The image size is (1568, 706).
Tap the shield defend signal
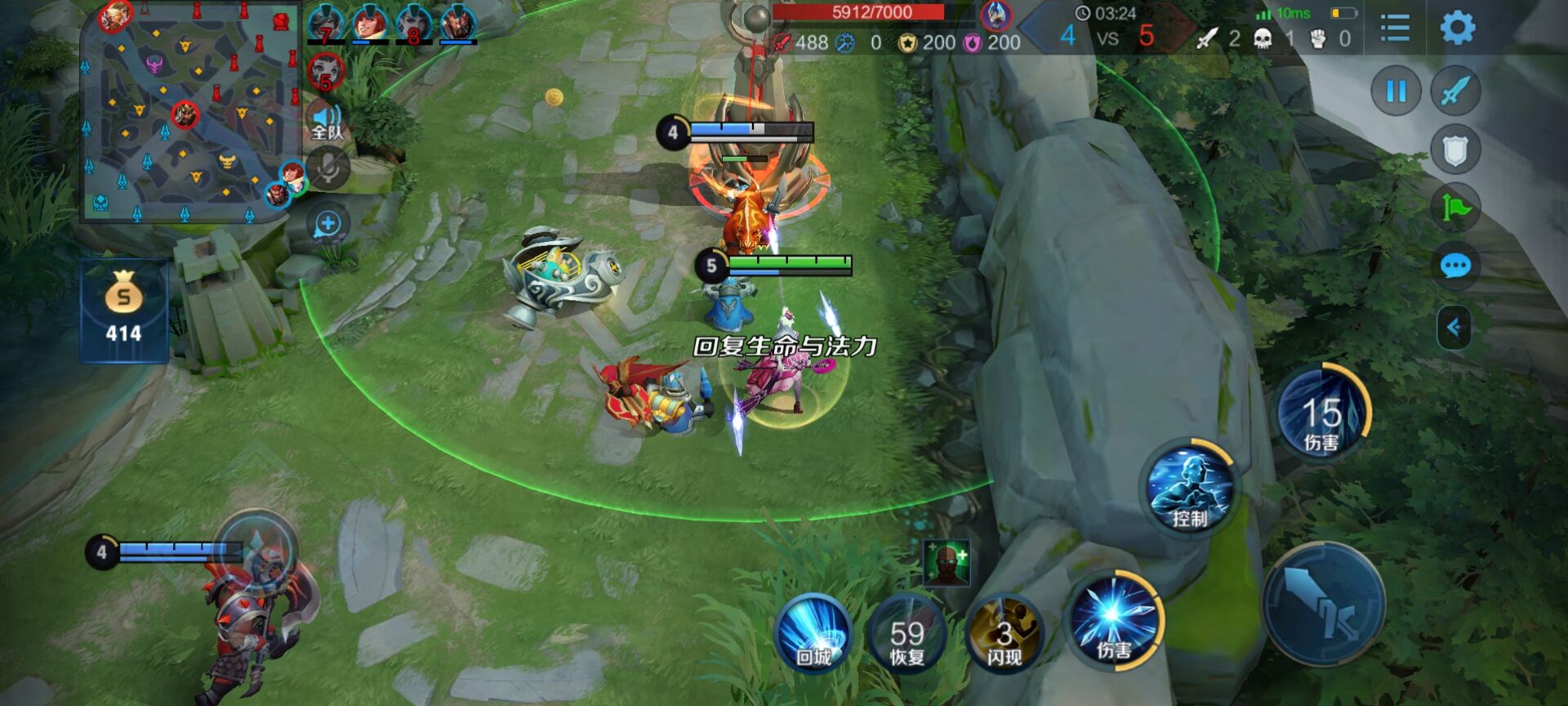click(x=1455, y=150)
